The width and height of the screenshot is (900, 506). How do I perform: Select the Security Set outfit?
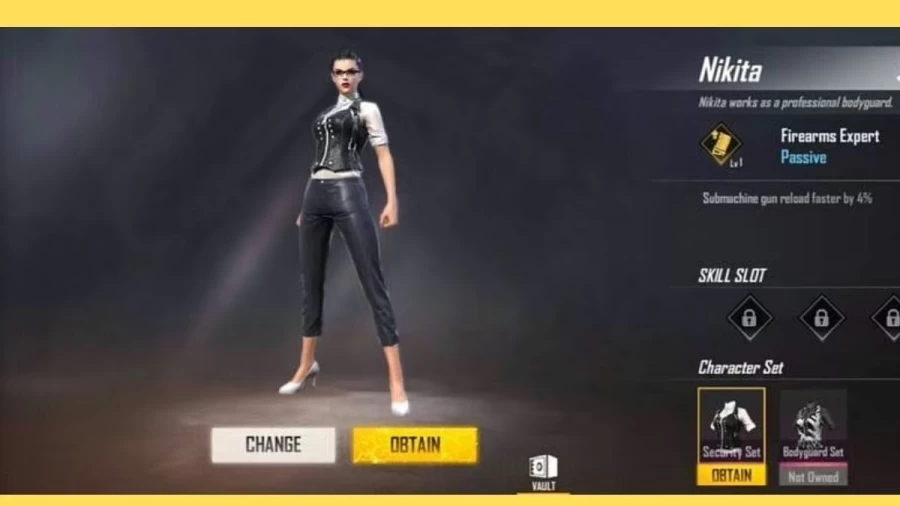731,424
